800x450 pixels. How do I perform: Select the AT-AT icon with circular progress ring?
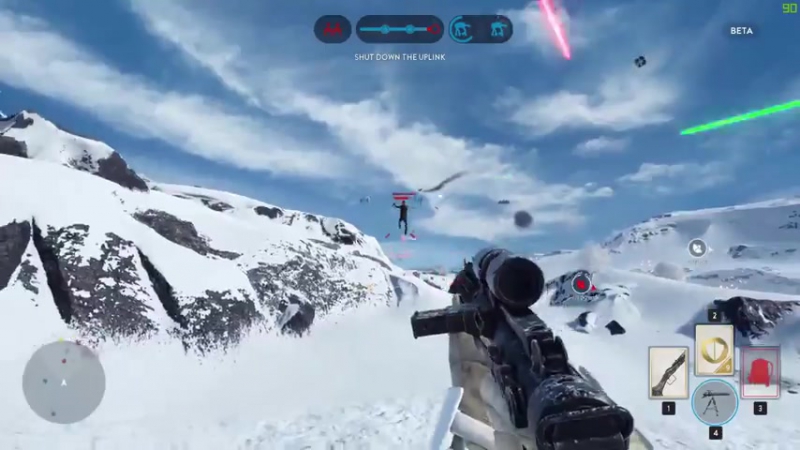click(x=463, y=29)
